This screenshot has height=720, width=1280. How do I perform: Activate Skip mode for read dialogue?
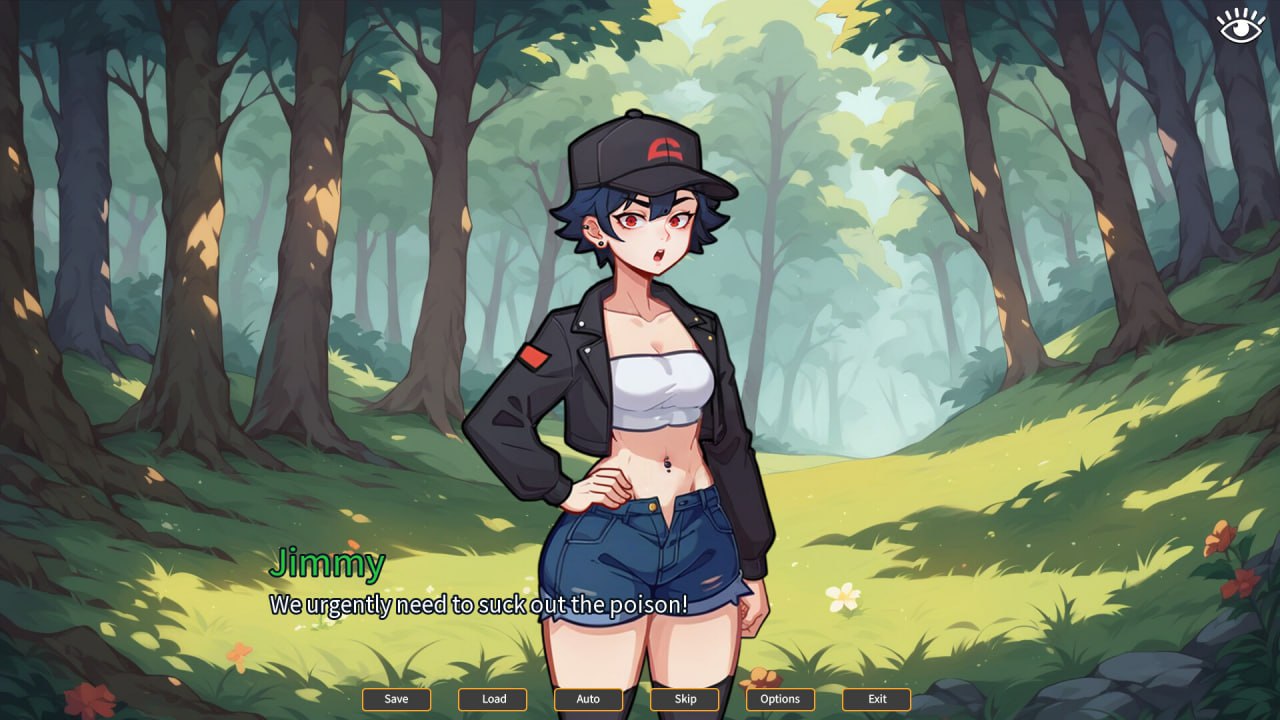point(684,699)
